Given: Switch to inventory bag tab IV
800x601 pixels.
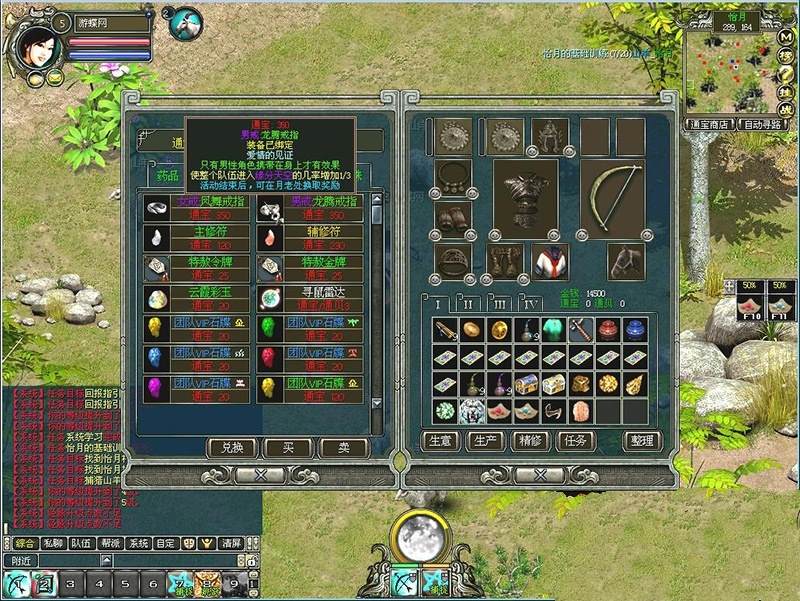Looking at the screenshot, I should click(x=531, y=303).
